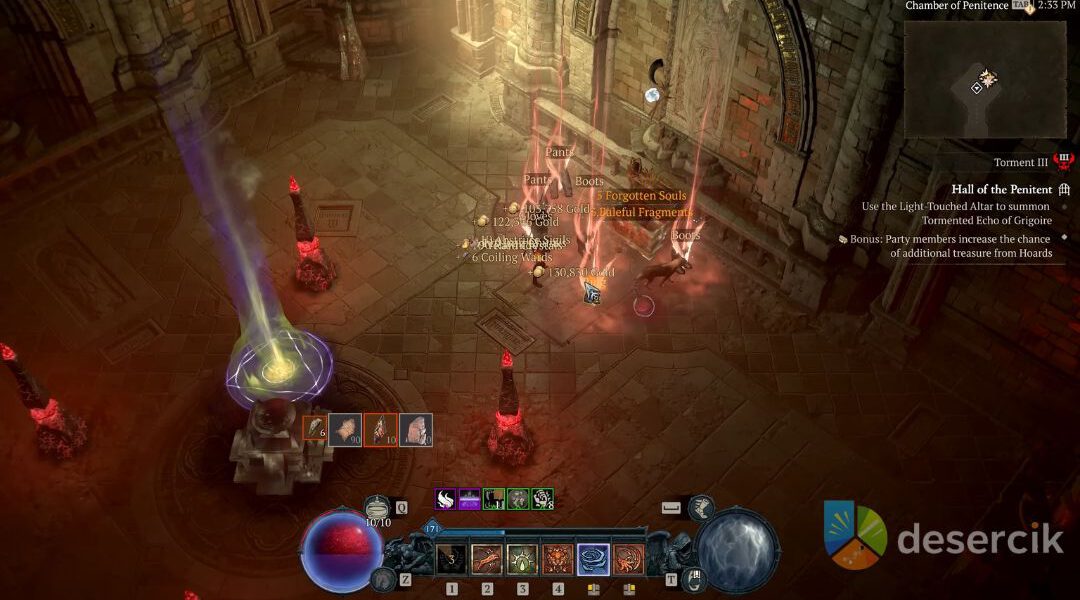Activate the red swirling claw skill
This screenshot has width=1080, height=600.
point(628,559)
